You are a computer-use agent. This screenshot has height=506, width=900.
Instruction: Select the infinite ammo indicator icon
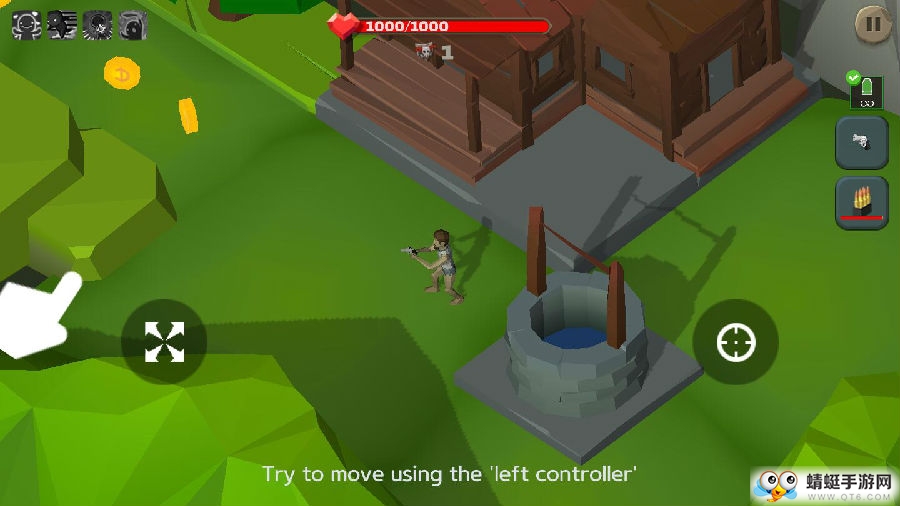coord(865,92)
